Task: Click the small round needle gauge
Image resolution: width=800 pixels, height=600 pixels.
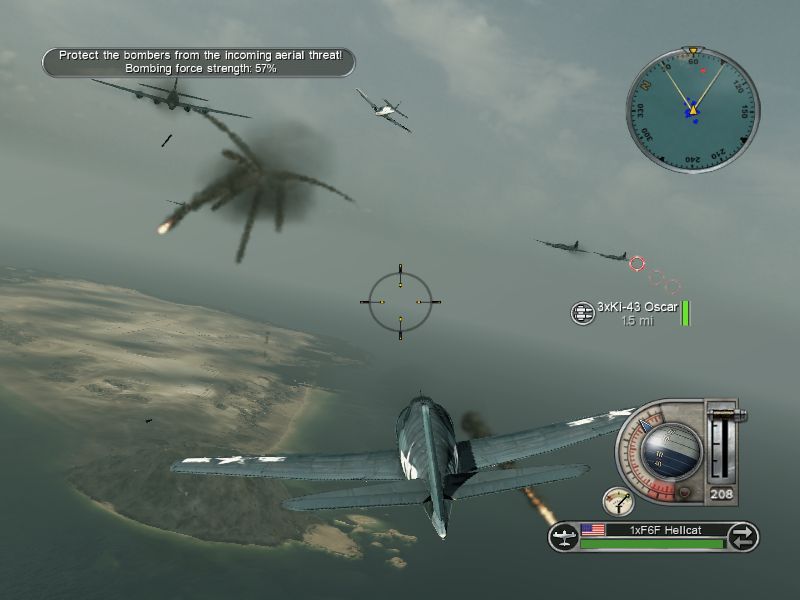Action: pyautogui.click(x=617, y=501)
